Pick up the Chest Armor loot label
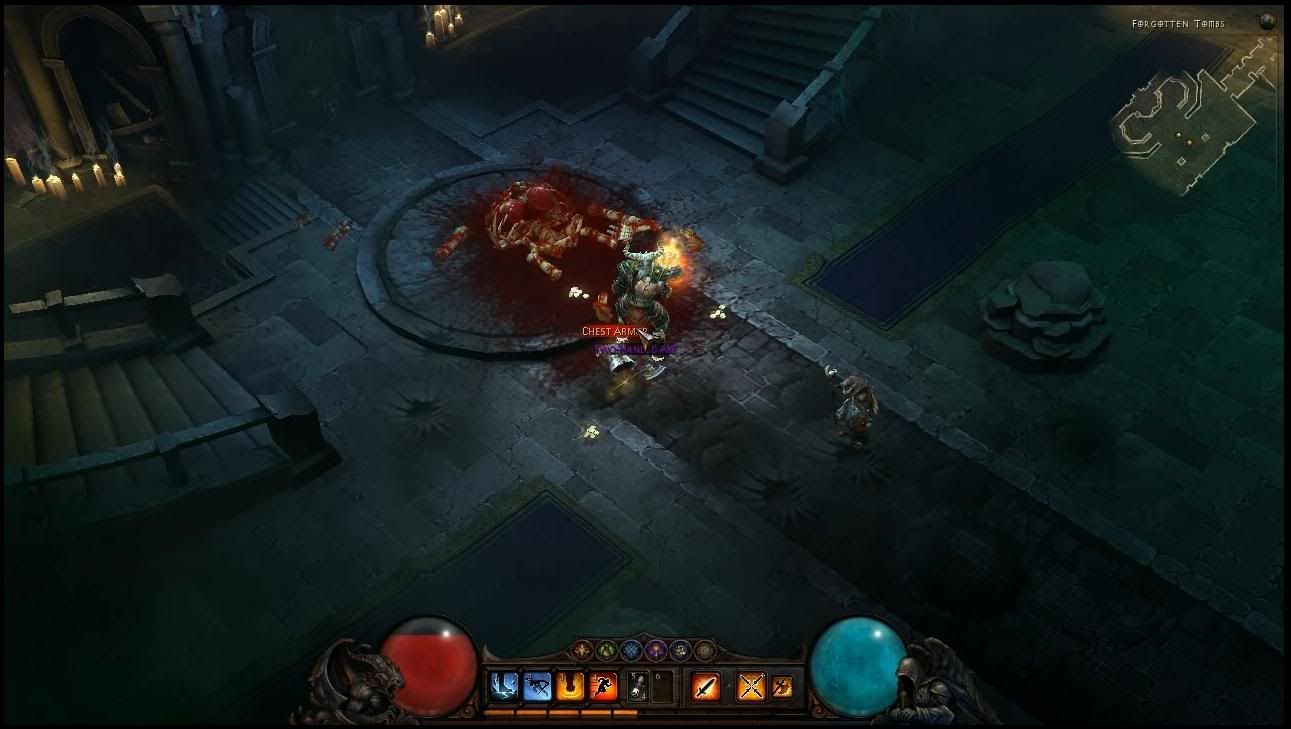The width and height of the screenshot is (1291, 729). tap(614, 331)
